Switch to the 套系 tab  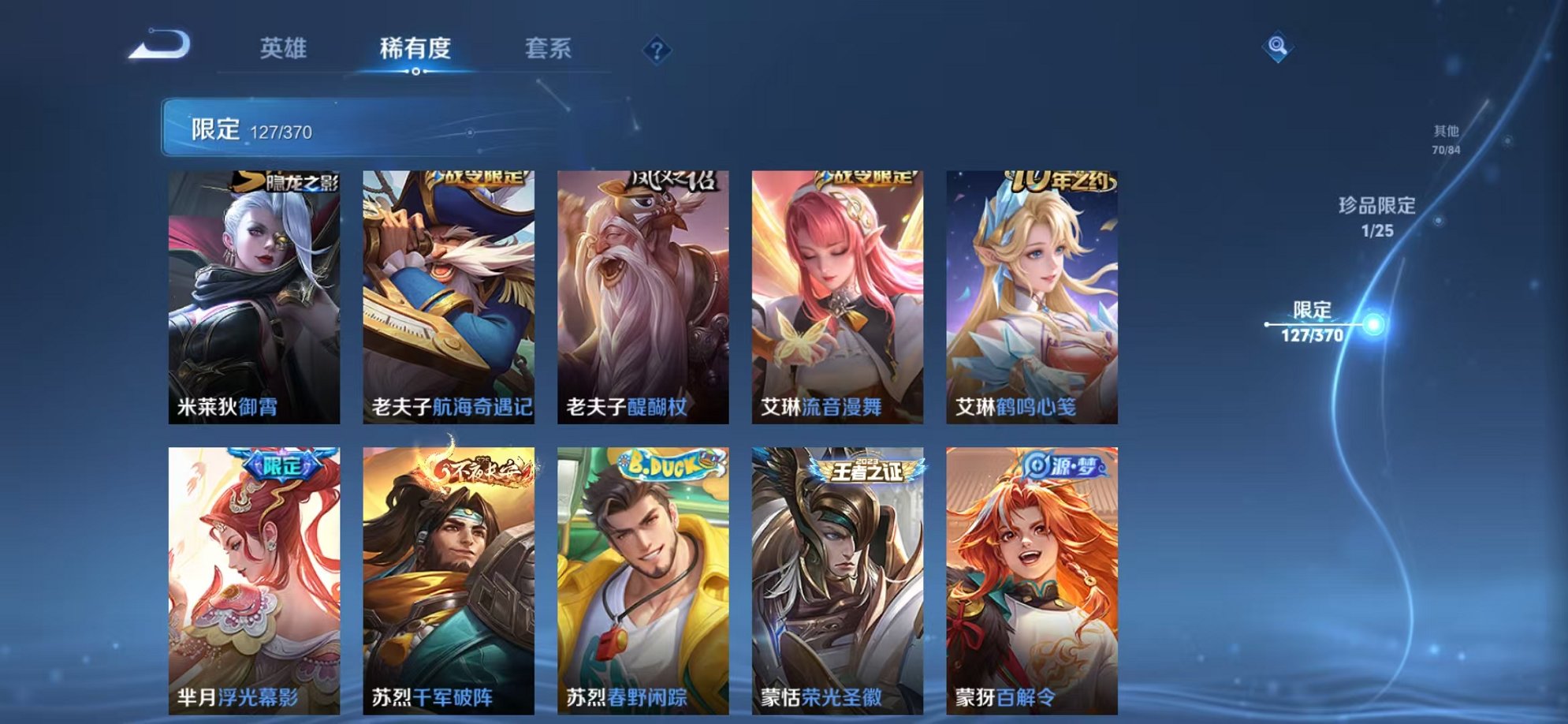coord(549,48)
